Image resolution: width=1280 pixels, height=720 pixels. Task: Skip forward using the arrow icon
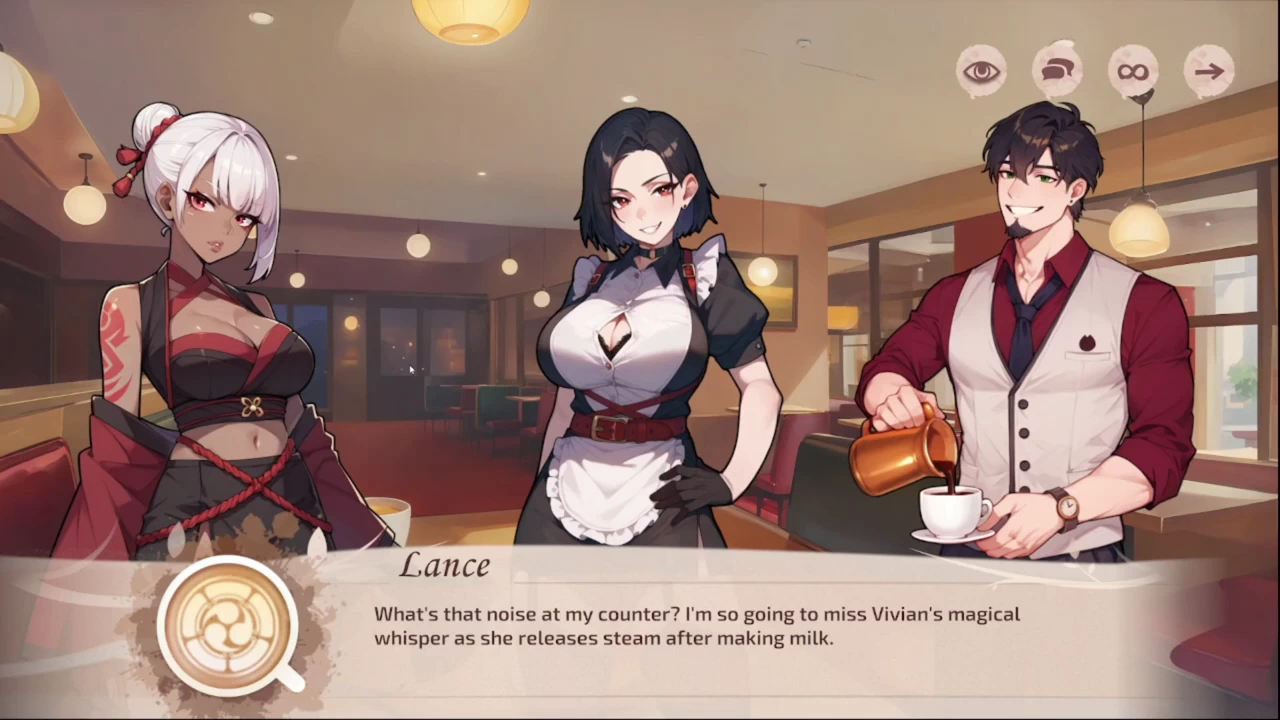(x=1209, y=71)
